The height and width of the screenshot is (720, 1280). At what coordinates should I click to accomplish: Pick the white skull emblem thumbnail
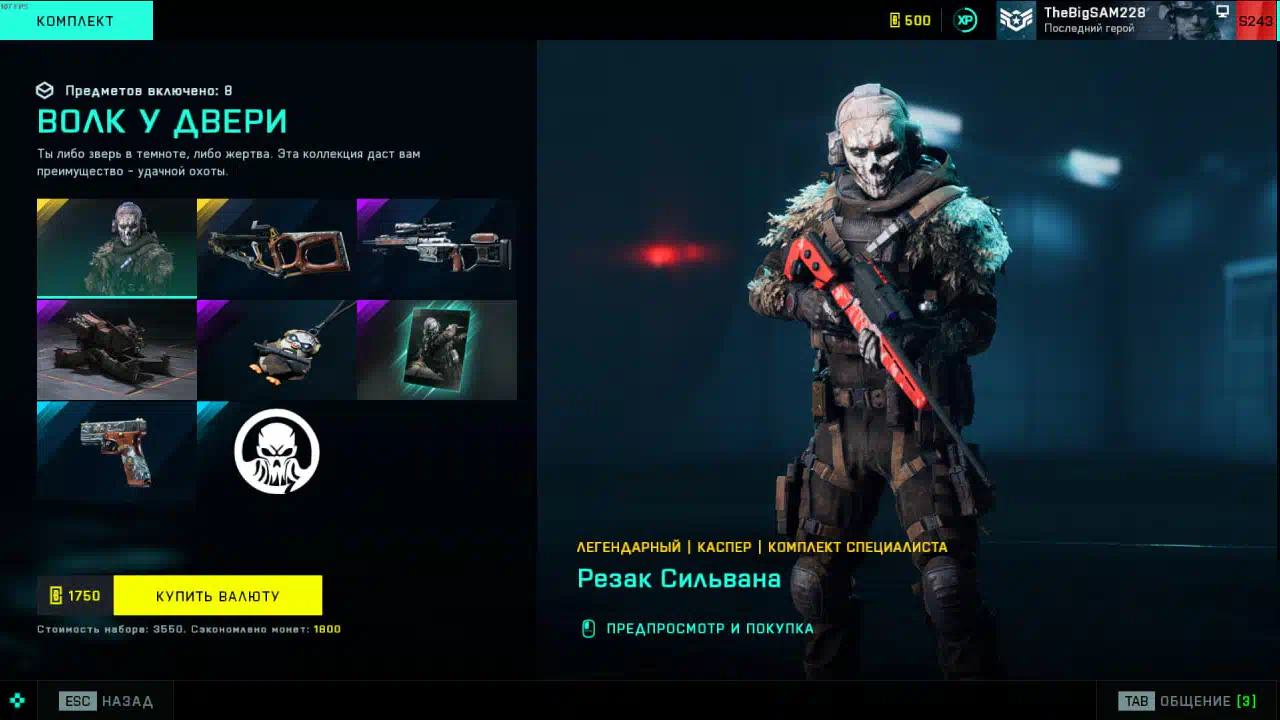276,451
